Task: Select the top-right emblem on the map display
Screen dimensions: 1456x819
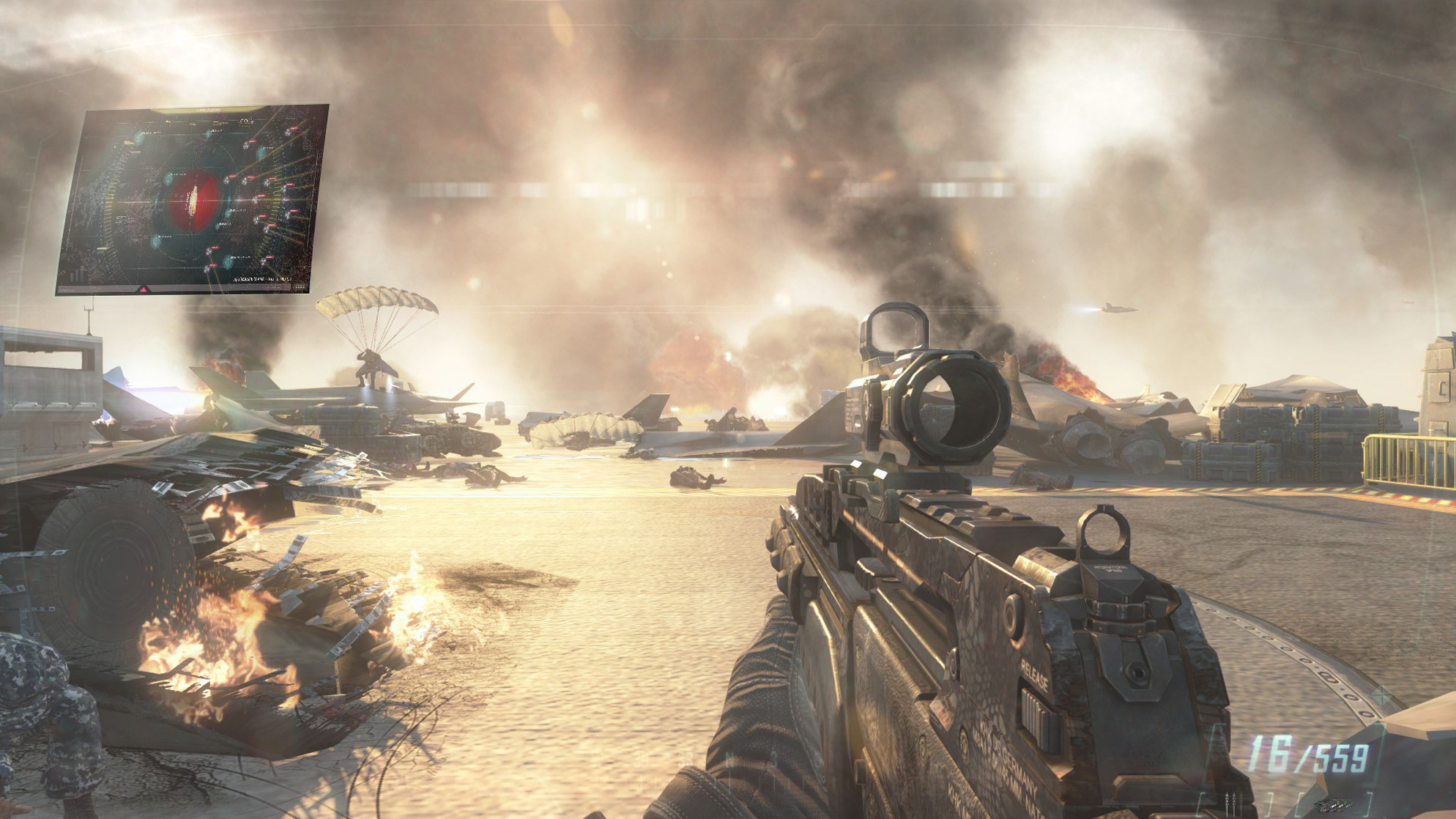Action: (x=245, y=122)
